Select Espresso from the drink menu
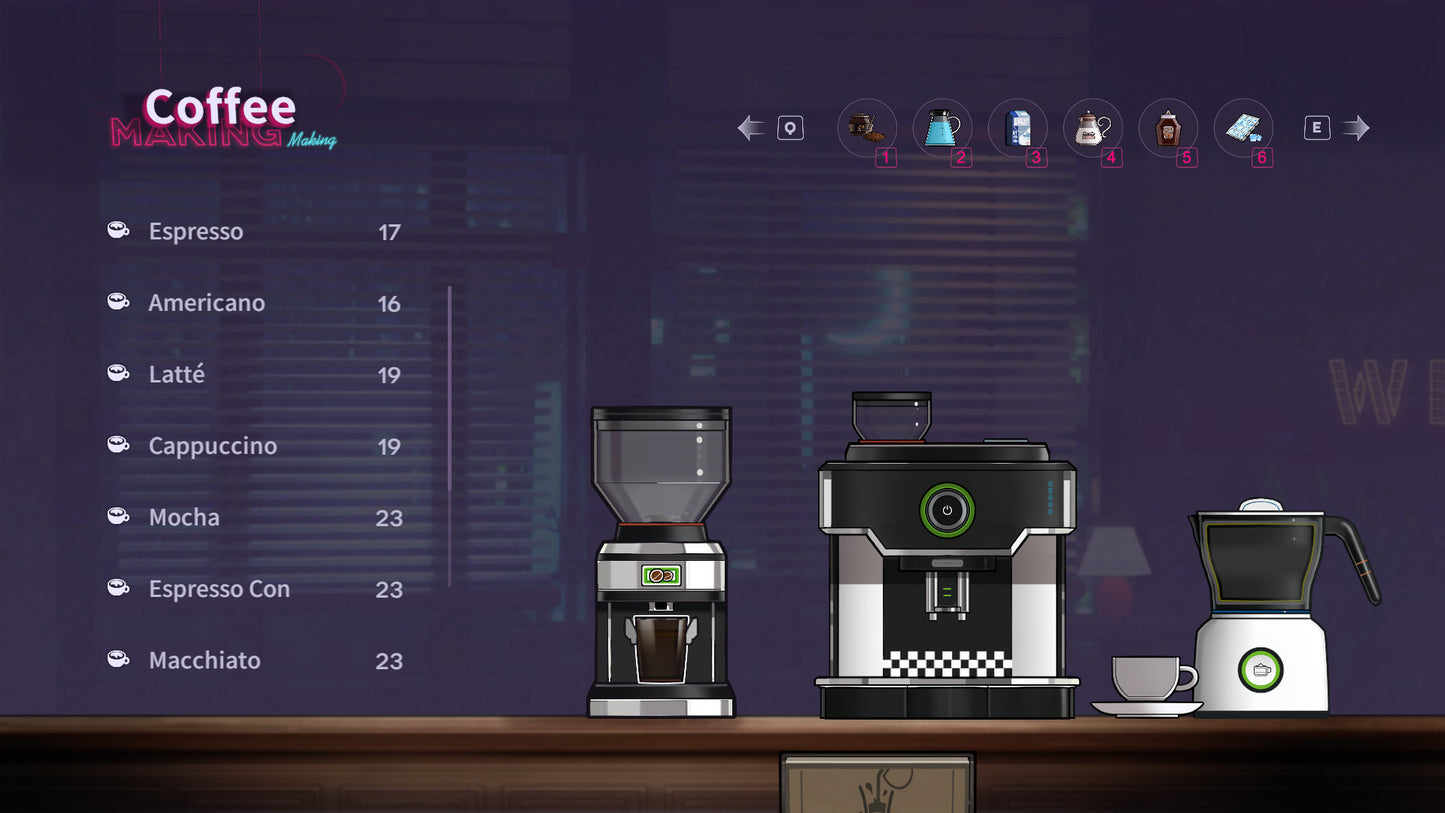 pos(196,231)
